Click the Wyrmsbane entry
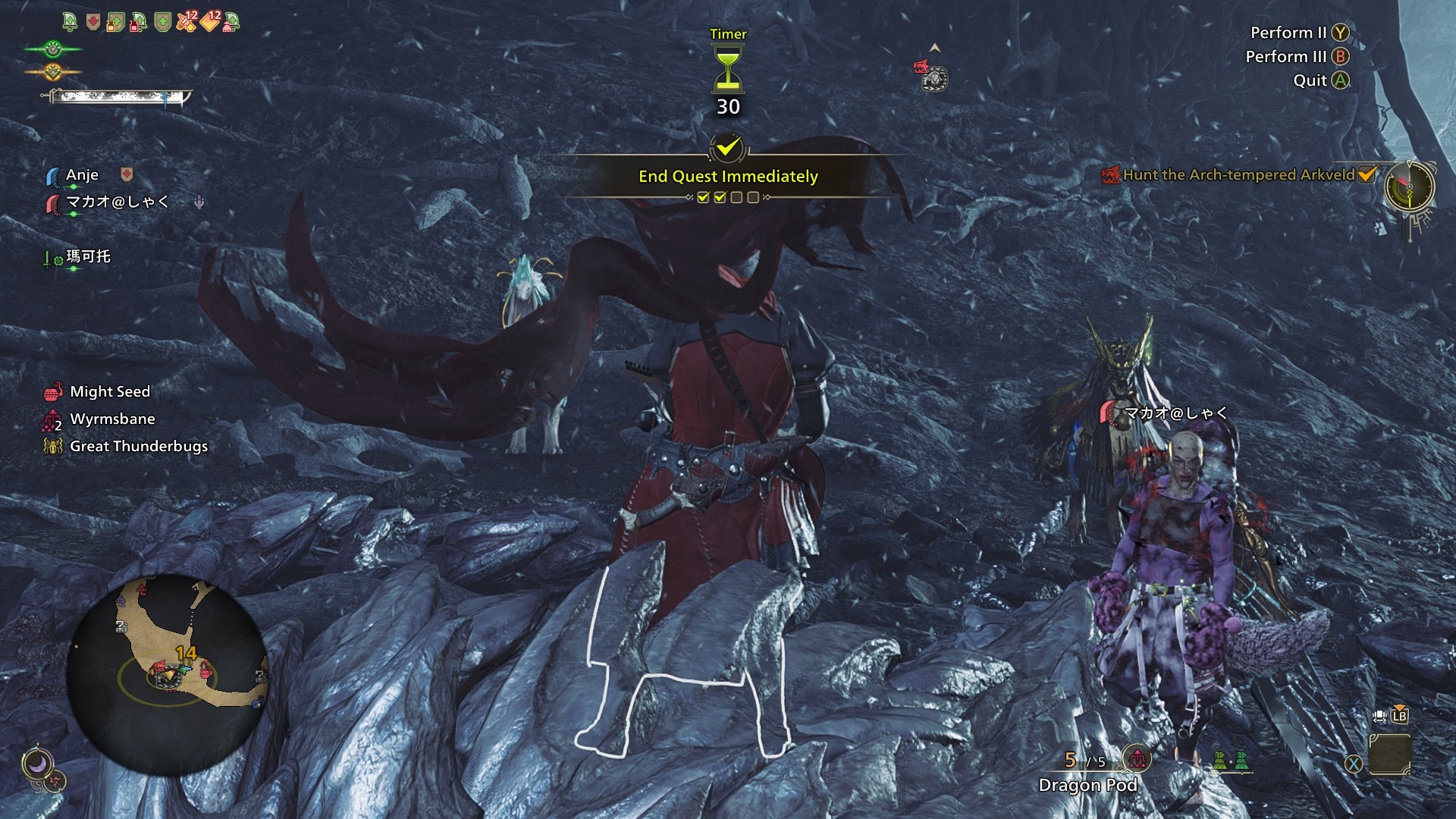 coord(112,419)
